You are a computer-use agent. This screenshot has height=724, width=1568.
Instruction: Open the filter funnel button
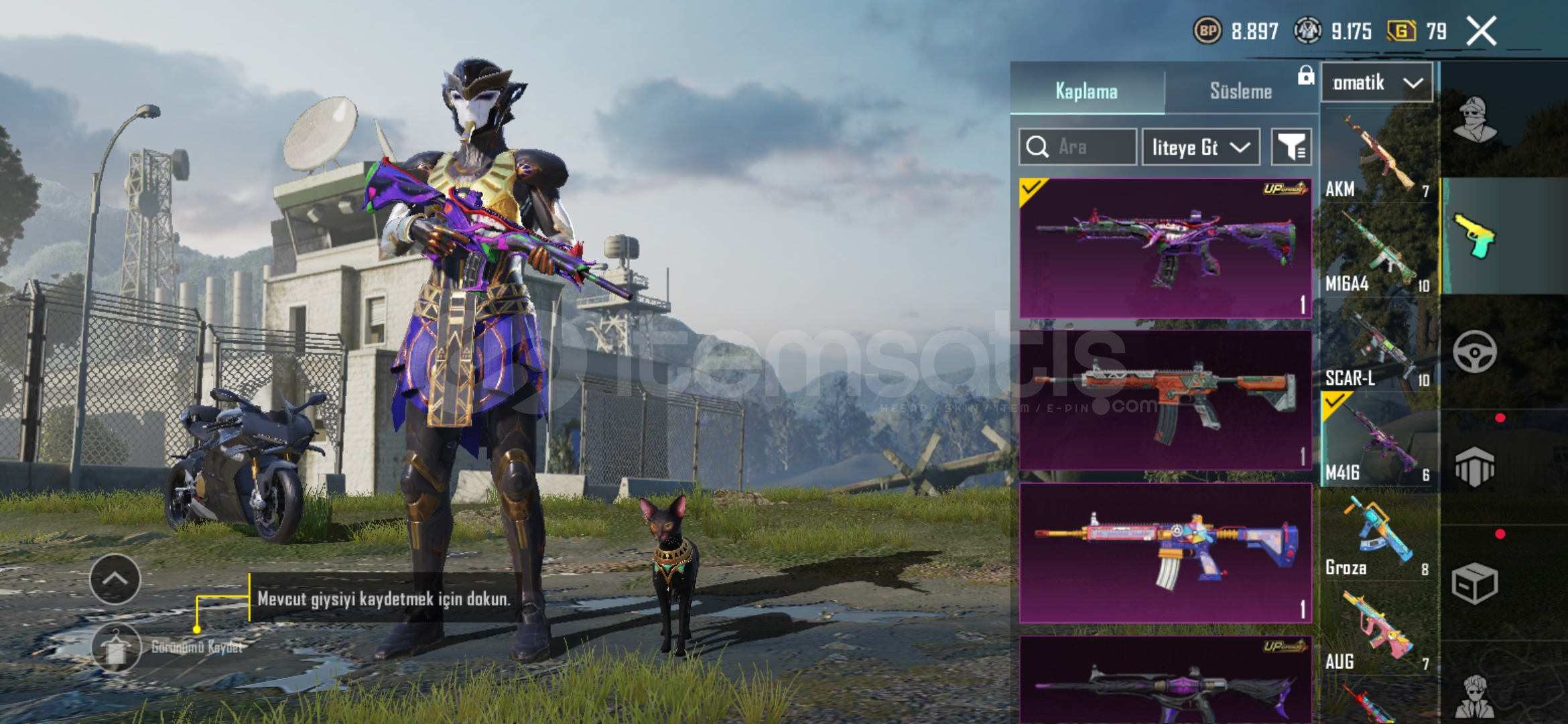coord(1291,147)
